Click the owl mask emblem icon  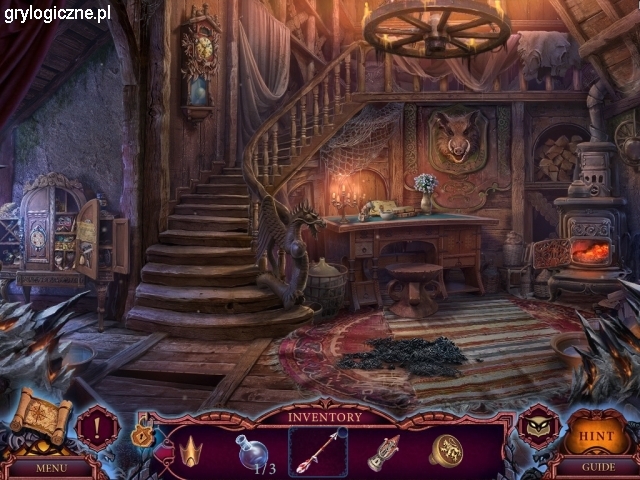[x=538, y=426]
